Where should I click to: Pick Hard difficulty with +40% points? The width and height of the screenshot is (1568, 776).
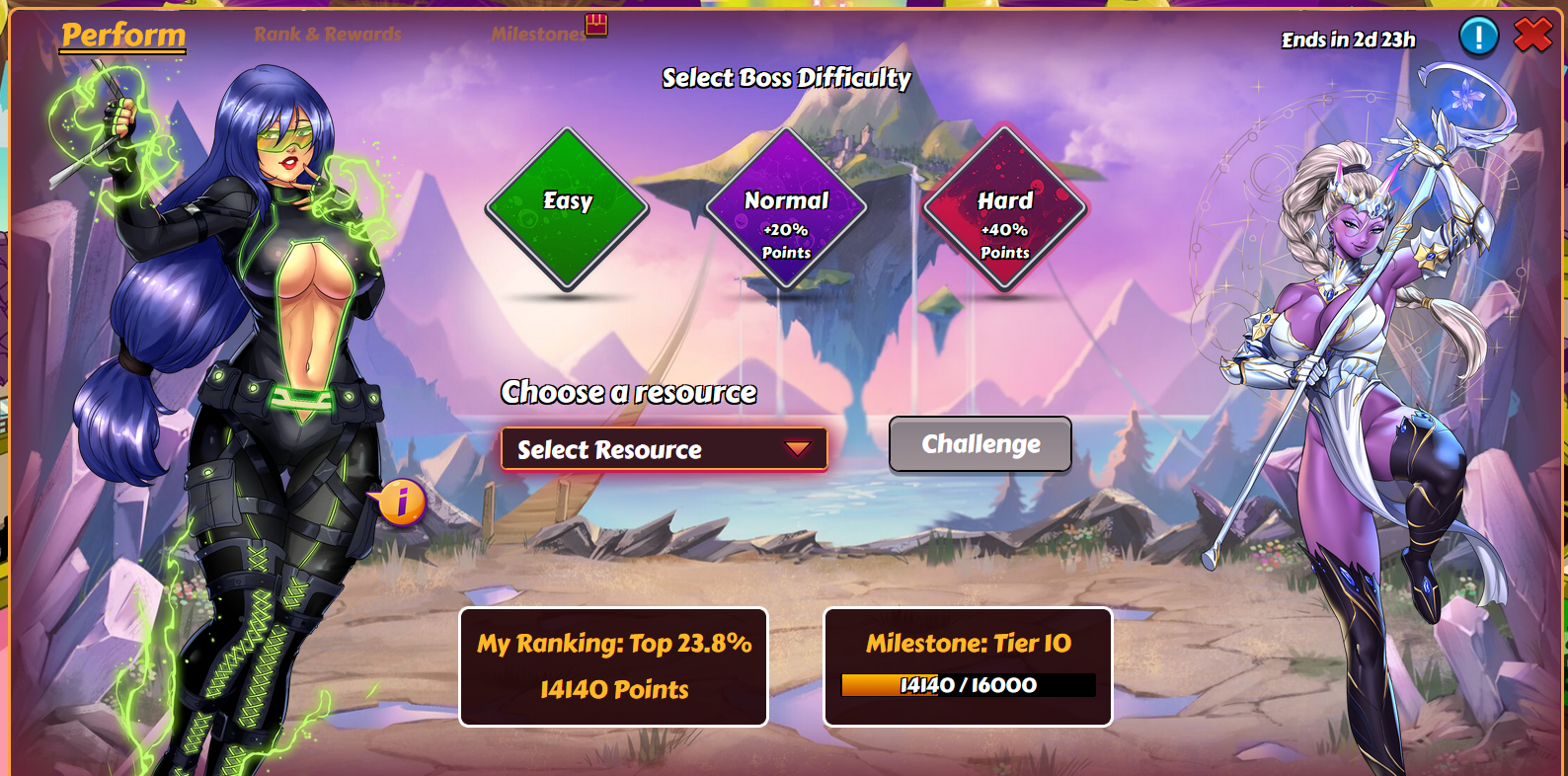tap(1004, 208)
